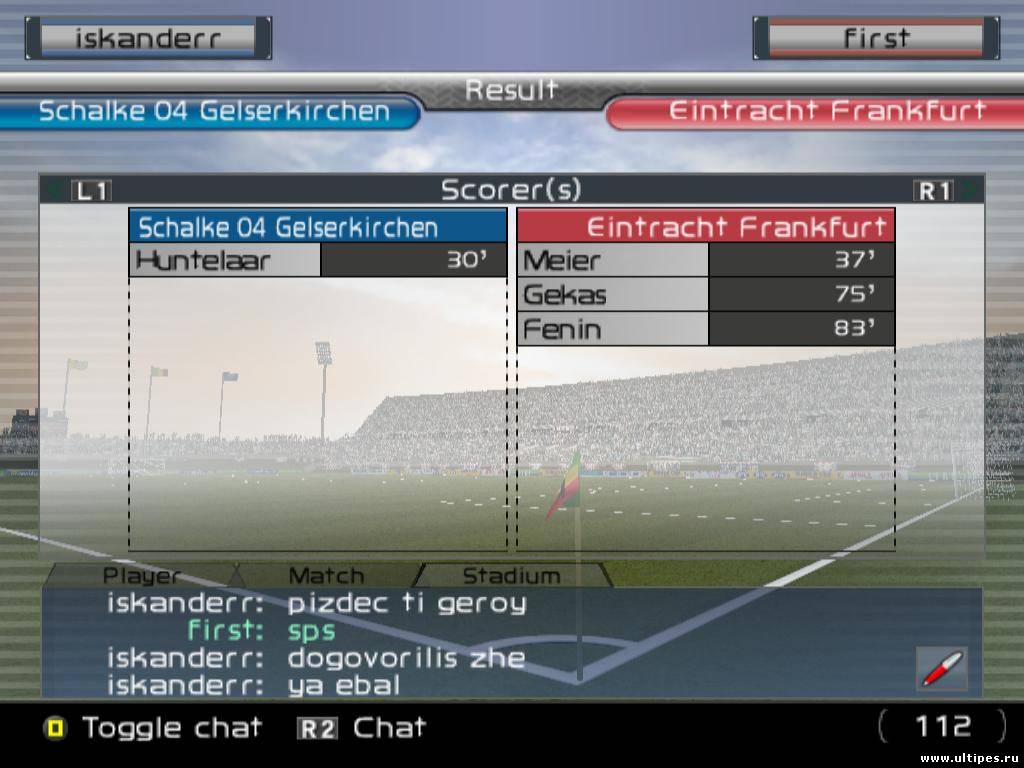Select the Gekas scorer row
The width and height of the screenshot is (1024, 768).
coord(705,295)
